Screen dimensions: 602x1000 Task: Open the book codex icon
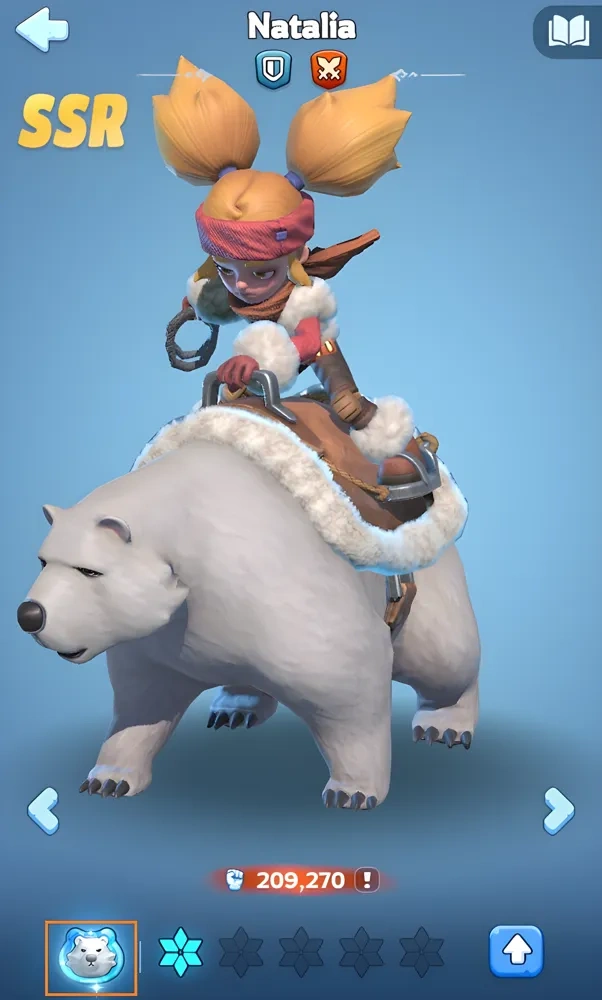click(x=568, y=31)
